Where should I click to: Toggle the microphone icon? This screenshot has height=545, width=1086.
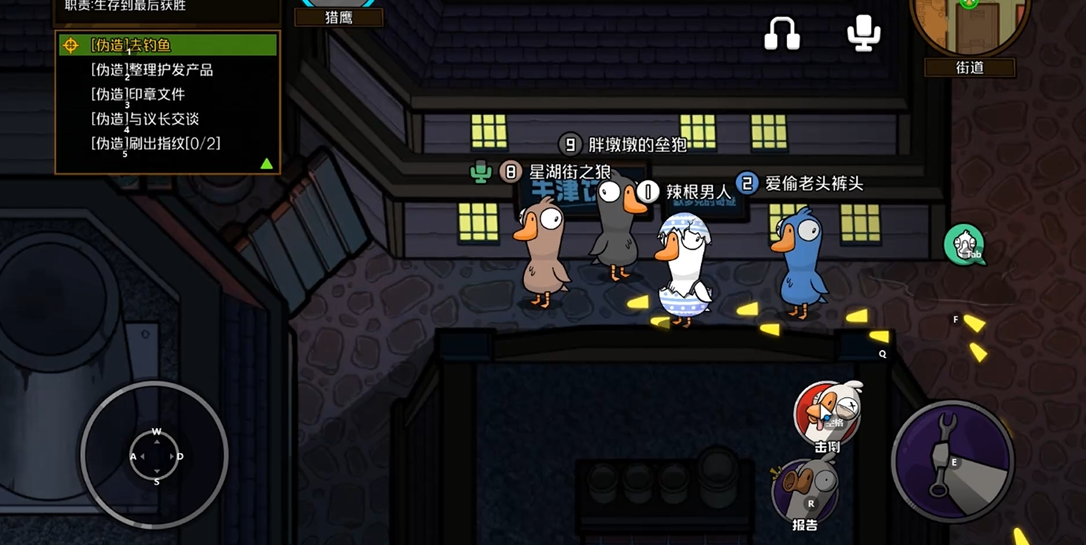click(x=863, y=32)
